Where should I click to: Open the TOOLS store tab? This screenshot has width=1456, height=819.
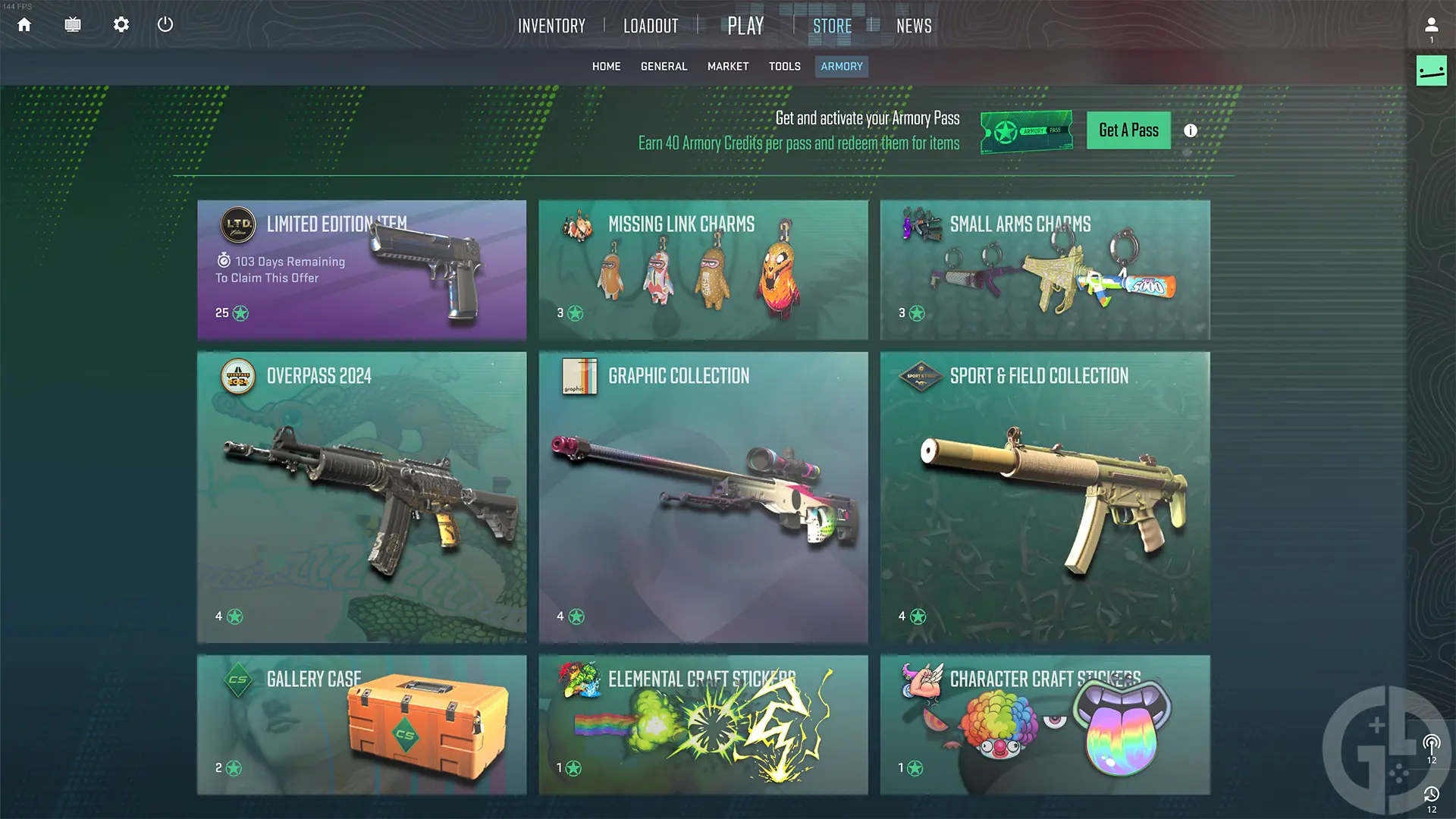point(784,66)
